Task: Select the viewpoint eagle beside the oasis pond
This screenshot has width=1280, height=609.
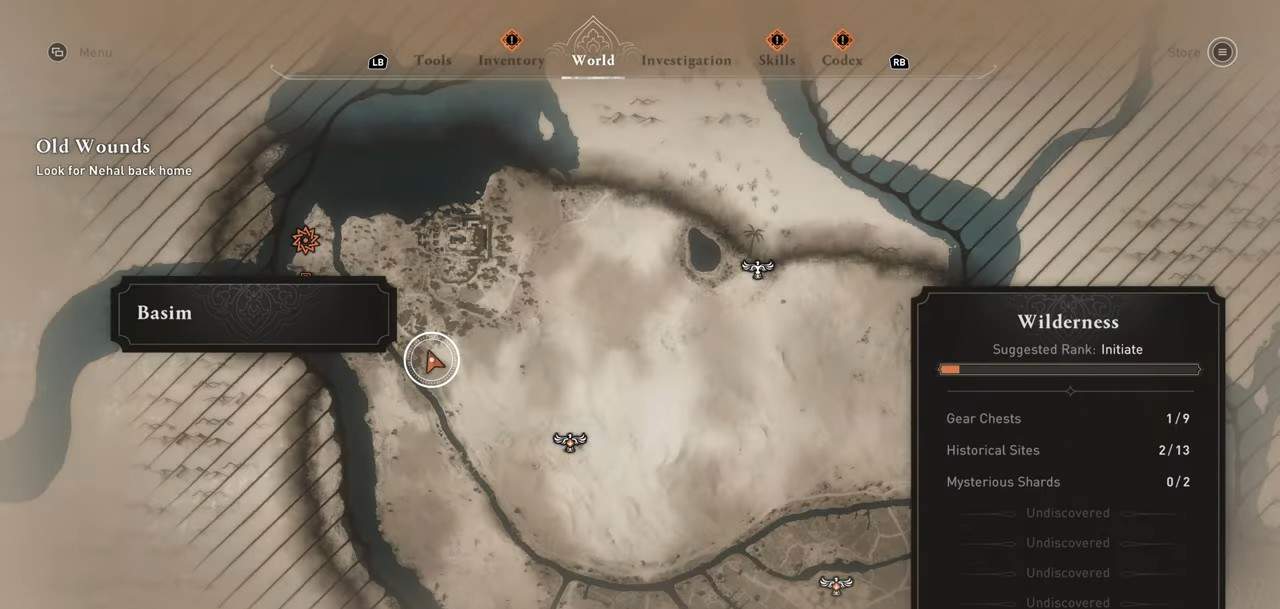Action: [x=758, y=267]
